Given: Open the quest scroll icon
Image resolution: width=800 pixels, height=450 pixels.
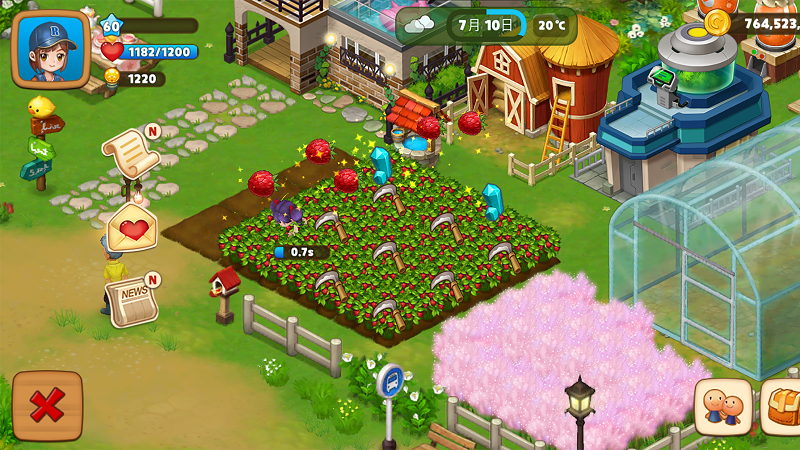Looking at the screenshot, I should pos(131,154).
